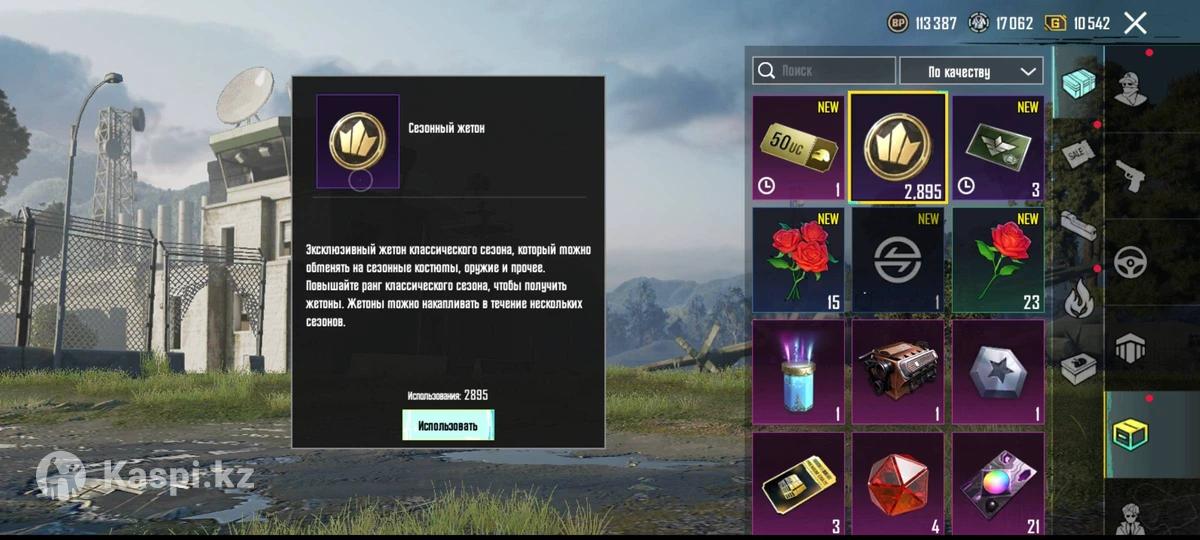Select the seasonal token slot showing 2,895

(897, 148)
